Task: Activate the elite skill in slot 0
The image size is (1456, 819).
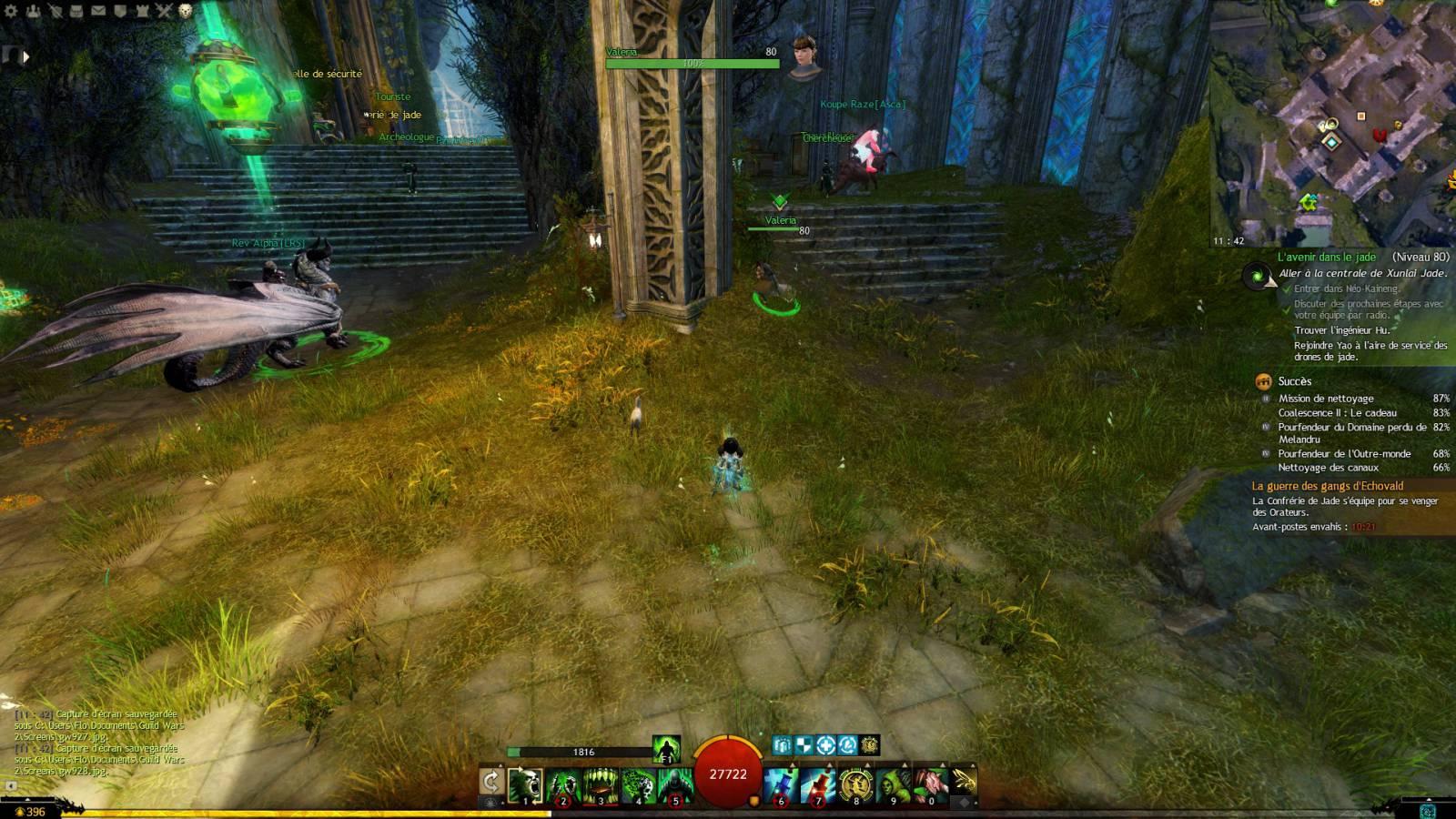Action: tap(931, 785)
